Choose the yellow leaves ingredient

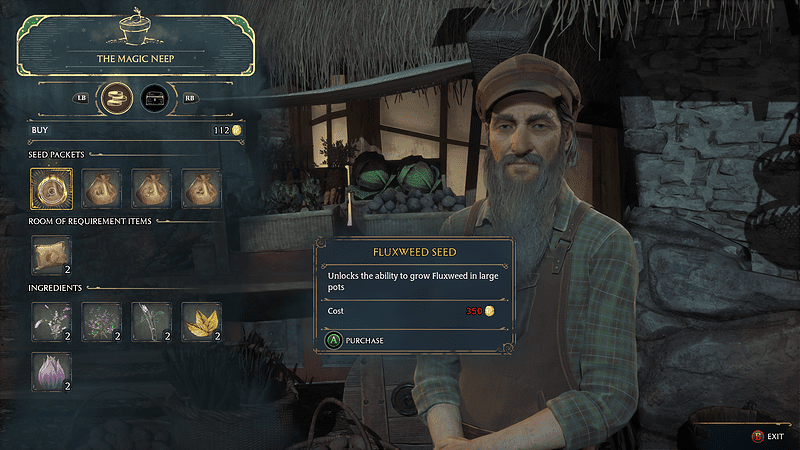pos(201,322)
